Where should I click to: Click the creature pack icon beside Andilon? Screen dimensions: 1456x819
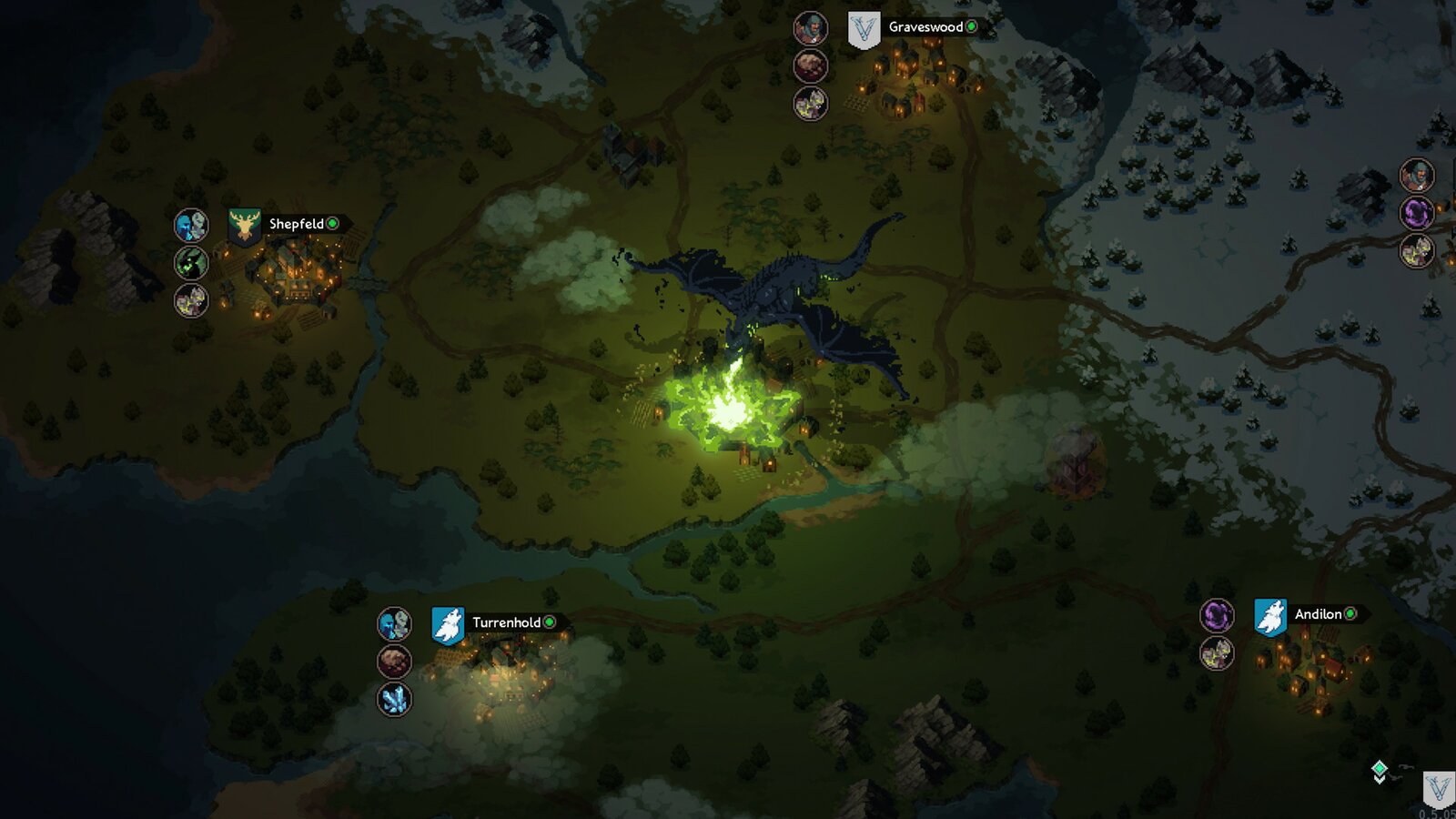[1217, 652]
